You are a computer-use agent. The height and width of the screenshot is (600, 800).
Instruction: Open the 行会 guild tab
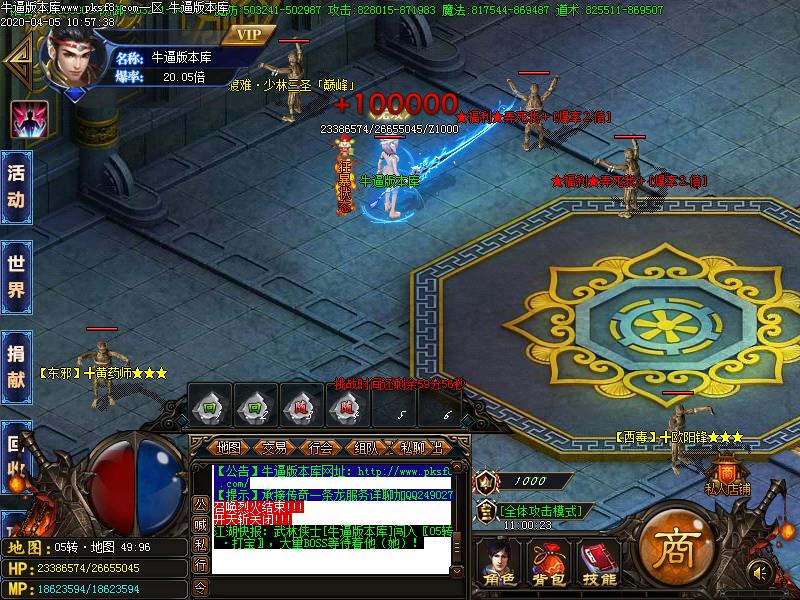(x=320, y=447)
